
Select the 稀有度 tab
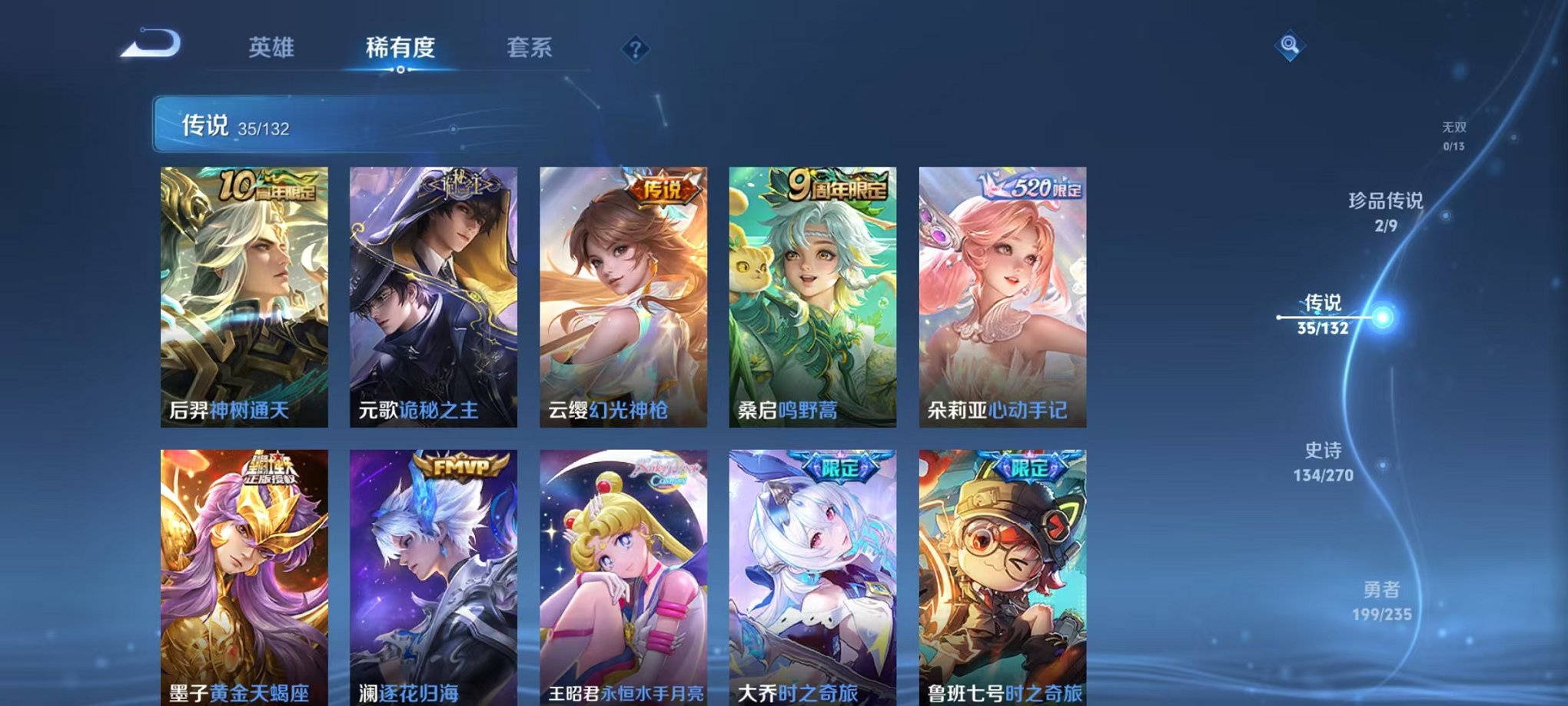pyautogui.click(x=400, y=48)
